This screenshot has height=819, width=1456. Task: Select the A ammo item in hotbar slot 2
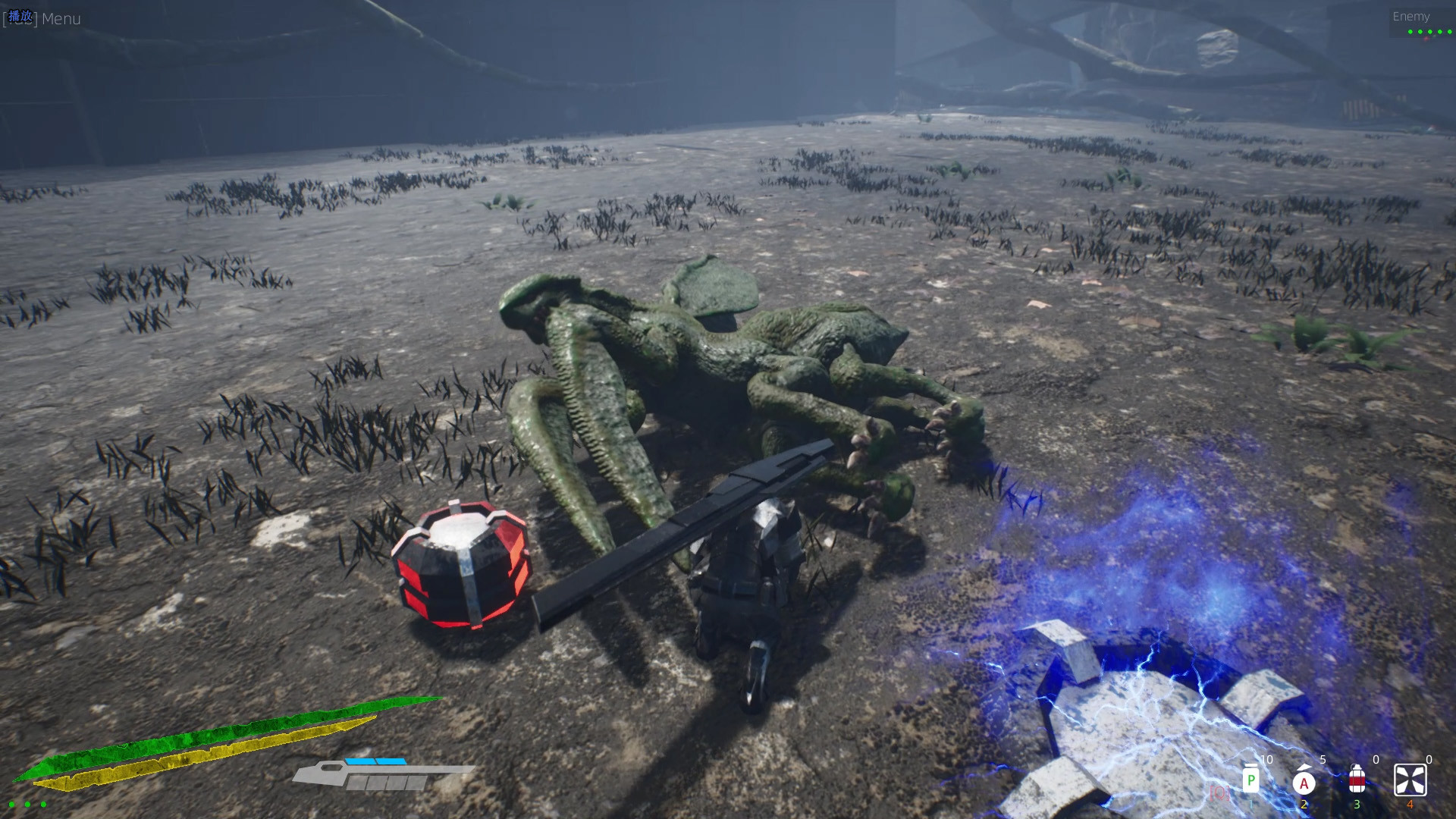(1304, 782)
